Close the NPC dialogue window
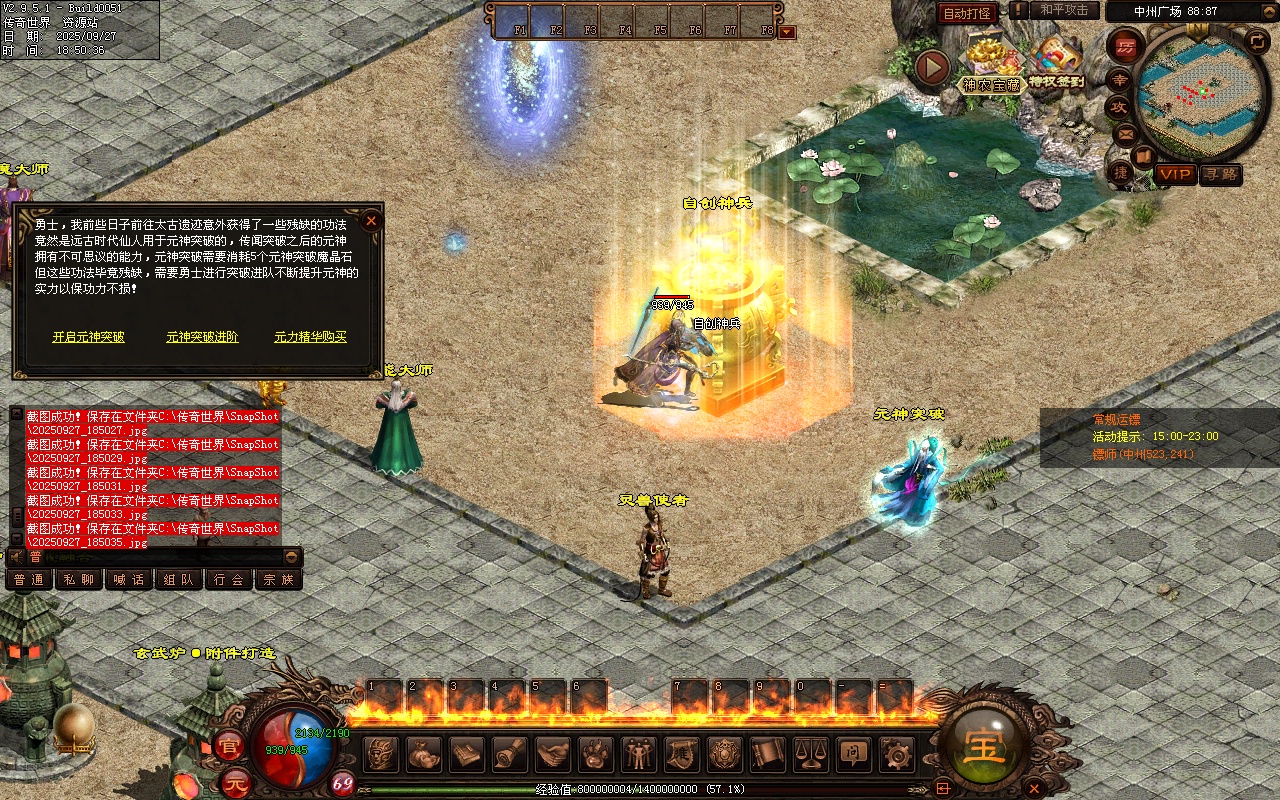Screen dimensions: 1280x800 (371, 220)
